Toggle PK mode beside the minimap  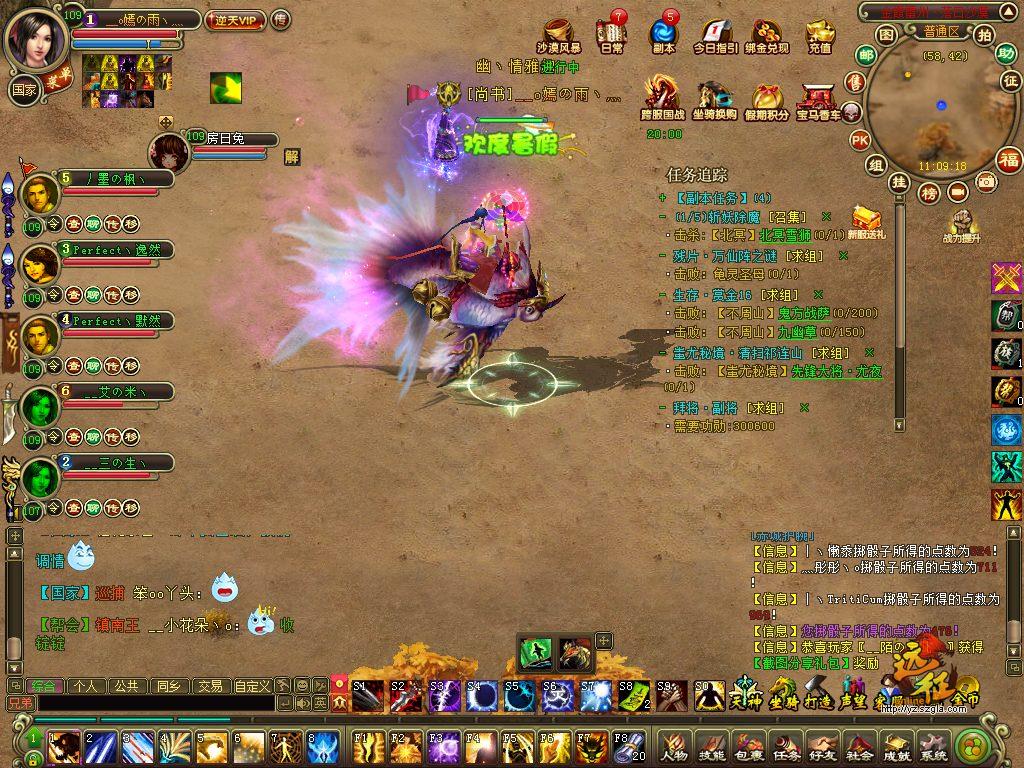[858, 140]
